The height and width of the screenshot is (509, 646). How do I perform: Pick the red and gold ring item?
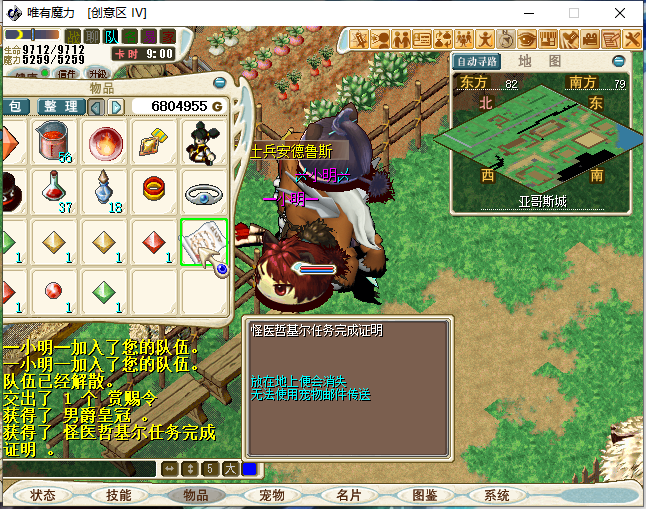point(154,190)
